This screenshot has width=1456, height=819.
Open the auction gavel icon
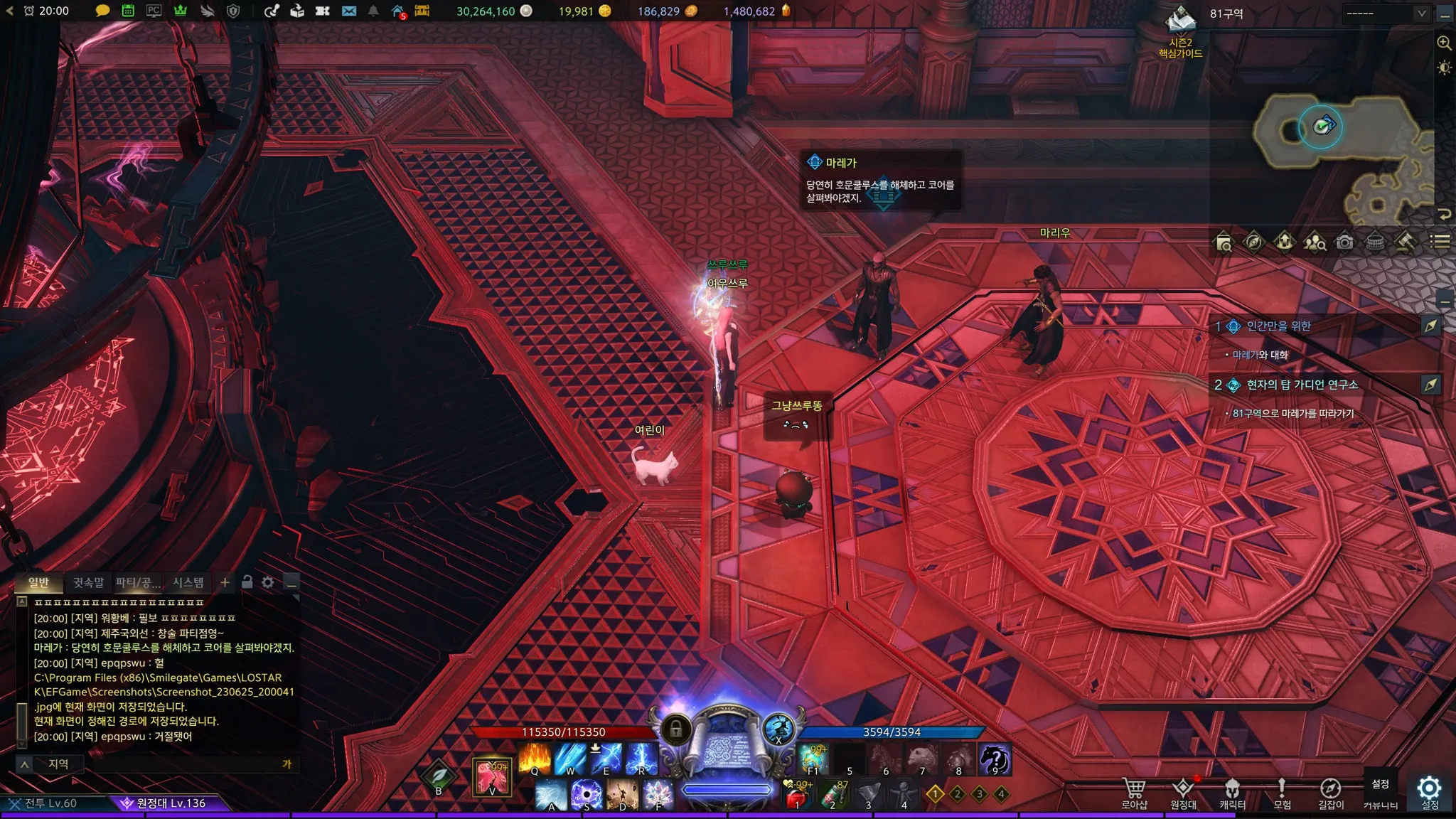[1404, 242]
